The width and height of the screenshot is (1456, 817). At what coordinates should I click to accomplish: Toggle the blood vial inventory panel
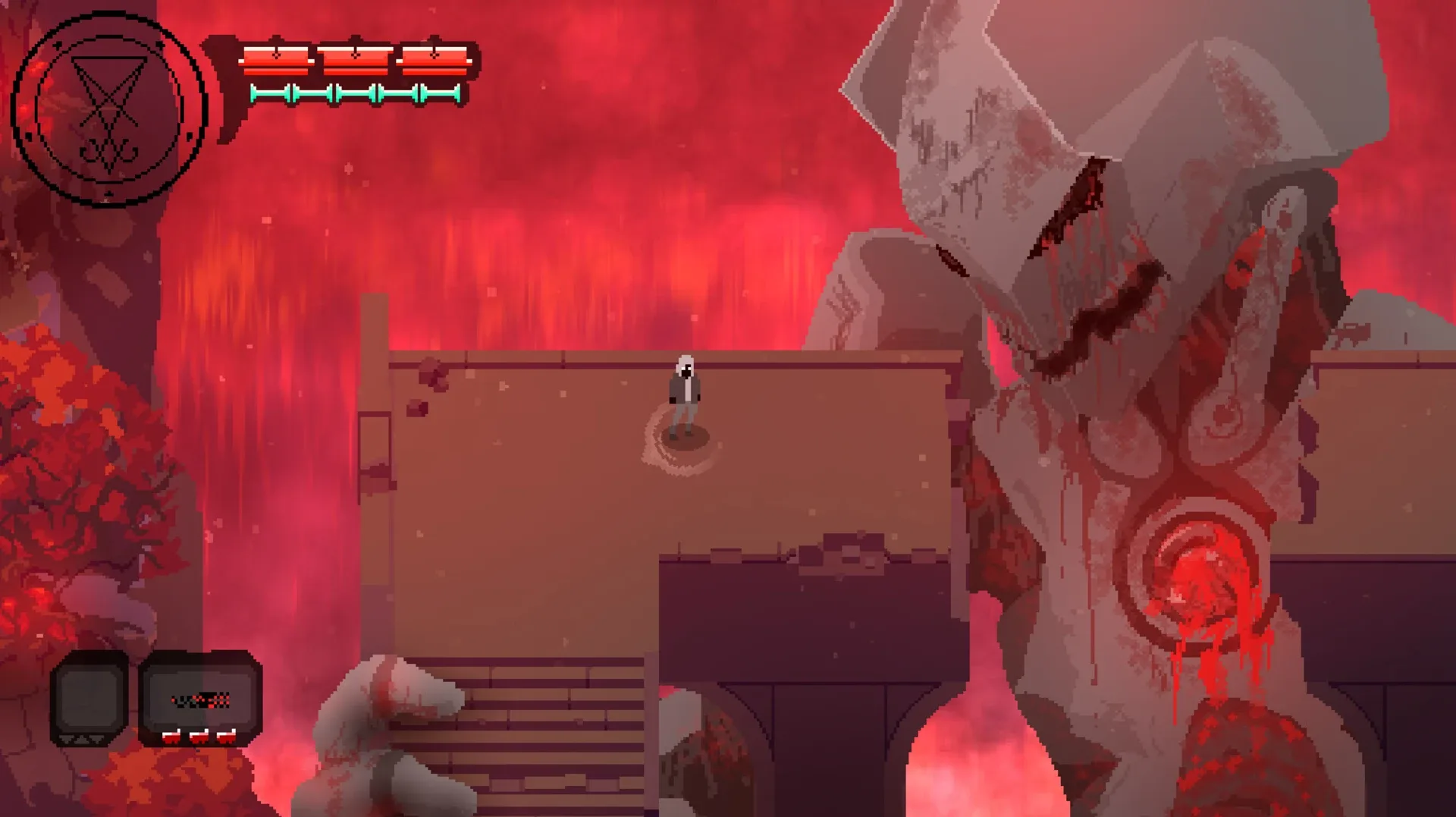(x=199, y=698)
